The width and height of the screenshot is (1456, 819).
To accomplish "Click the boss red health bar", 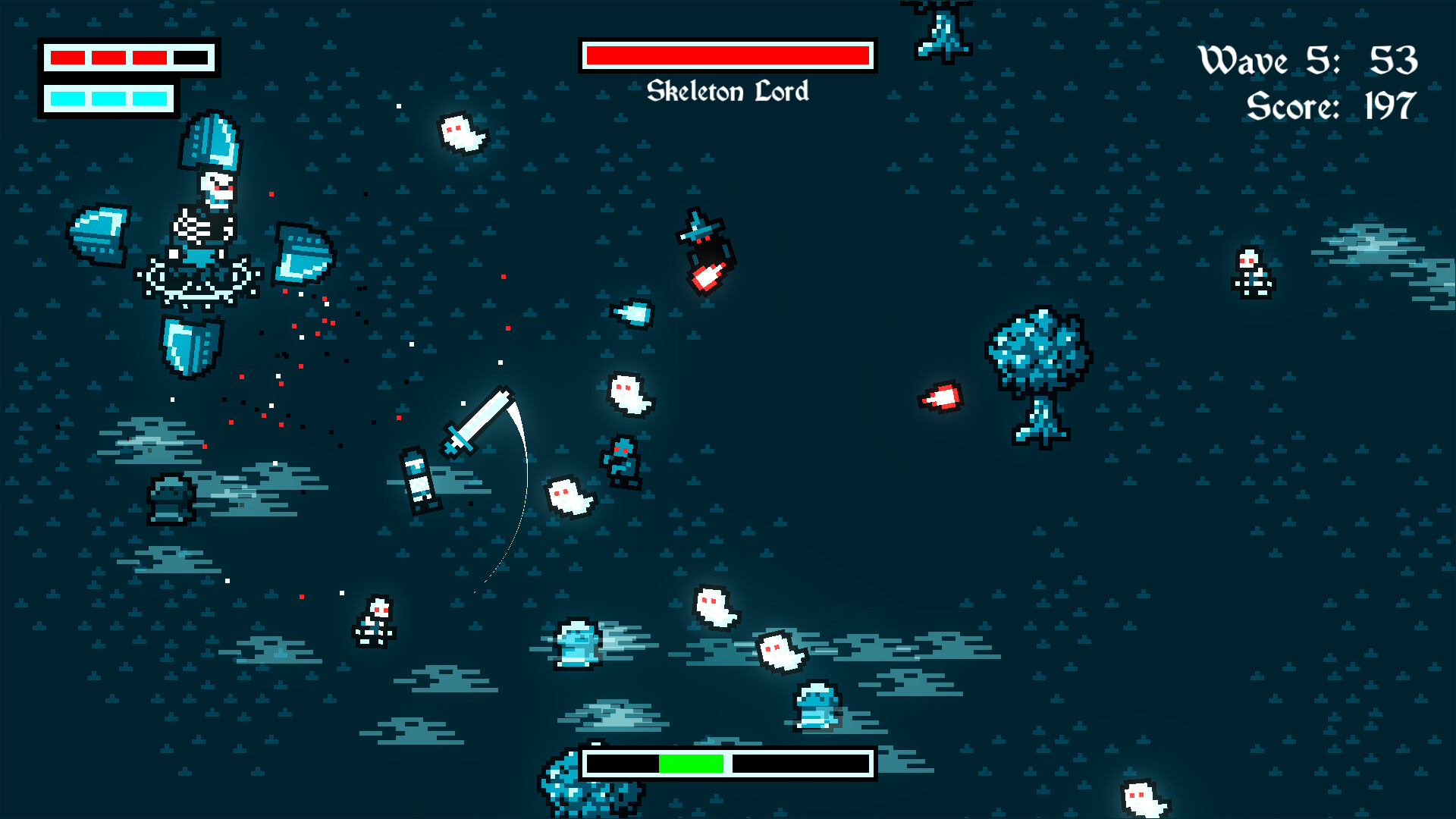I will tap(728, 55).
